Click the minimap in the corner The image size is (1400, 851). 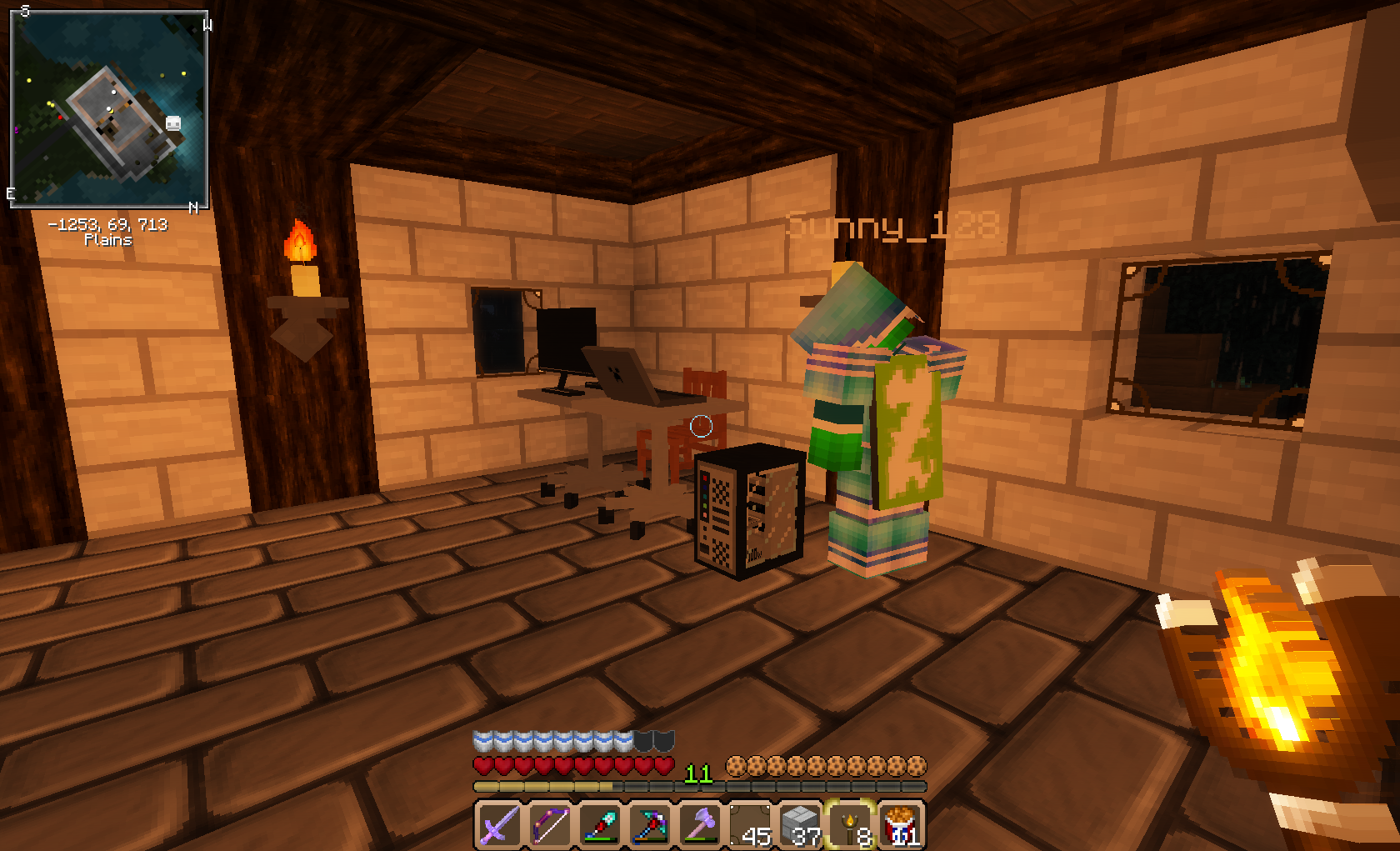click(x=108, y=108)
